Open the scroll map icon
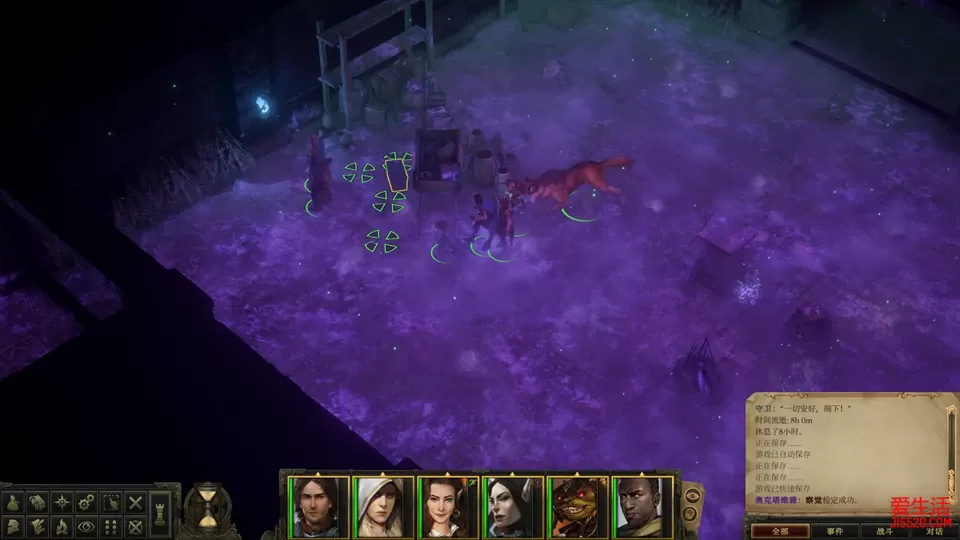This screenshot has height=540, width=960. coord(38,502)
